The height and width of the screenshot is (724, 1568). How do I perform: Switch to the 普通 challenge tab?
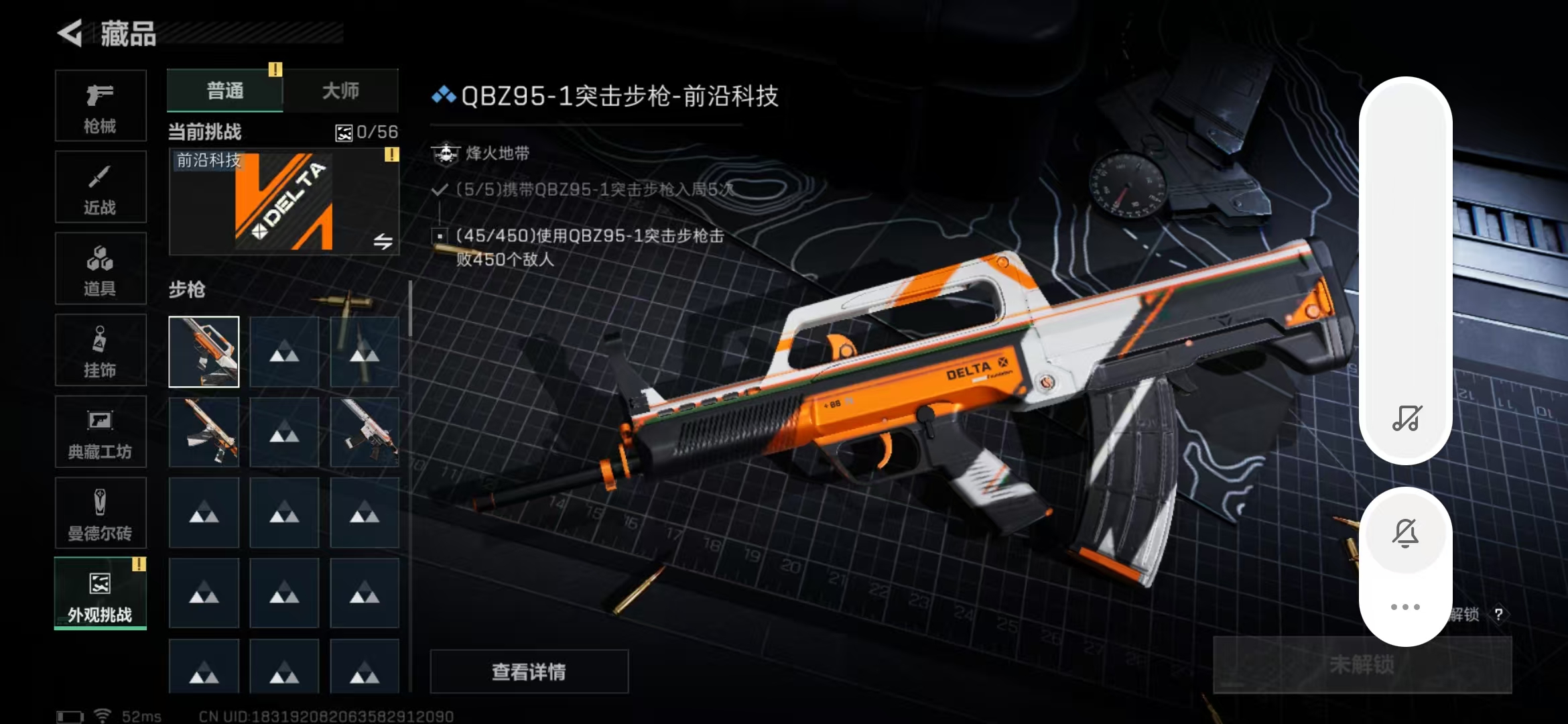coord(225,90)
